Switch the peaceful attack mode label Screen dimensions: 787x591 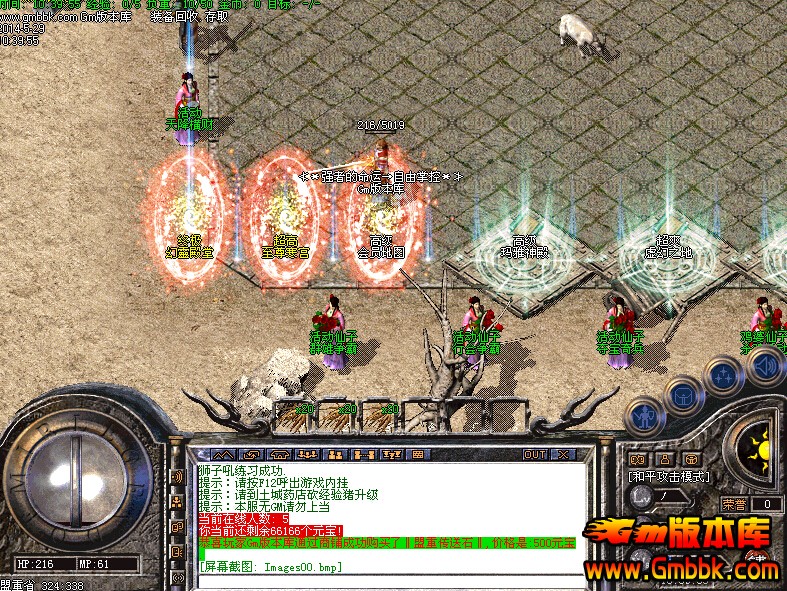coord(669,476)
